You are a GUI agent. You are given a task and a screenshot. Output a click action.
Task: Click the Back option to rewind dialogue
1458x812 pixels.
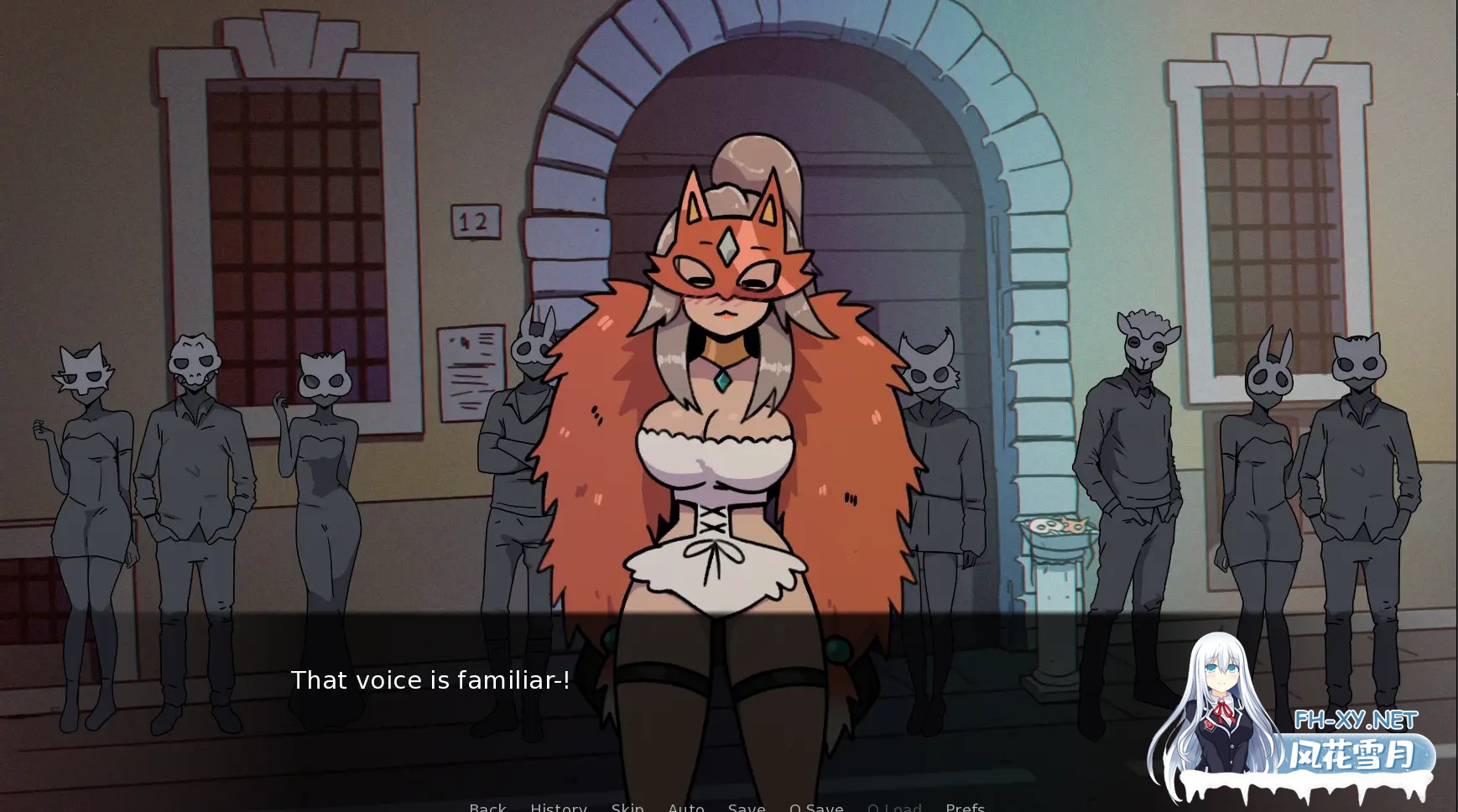488,807
